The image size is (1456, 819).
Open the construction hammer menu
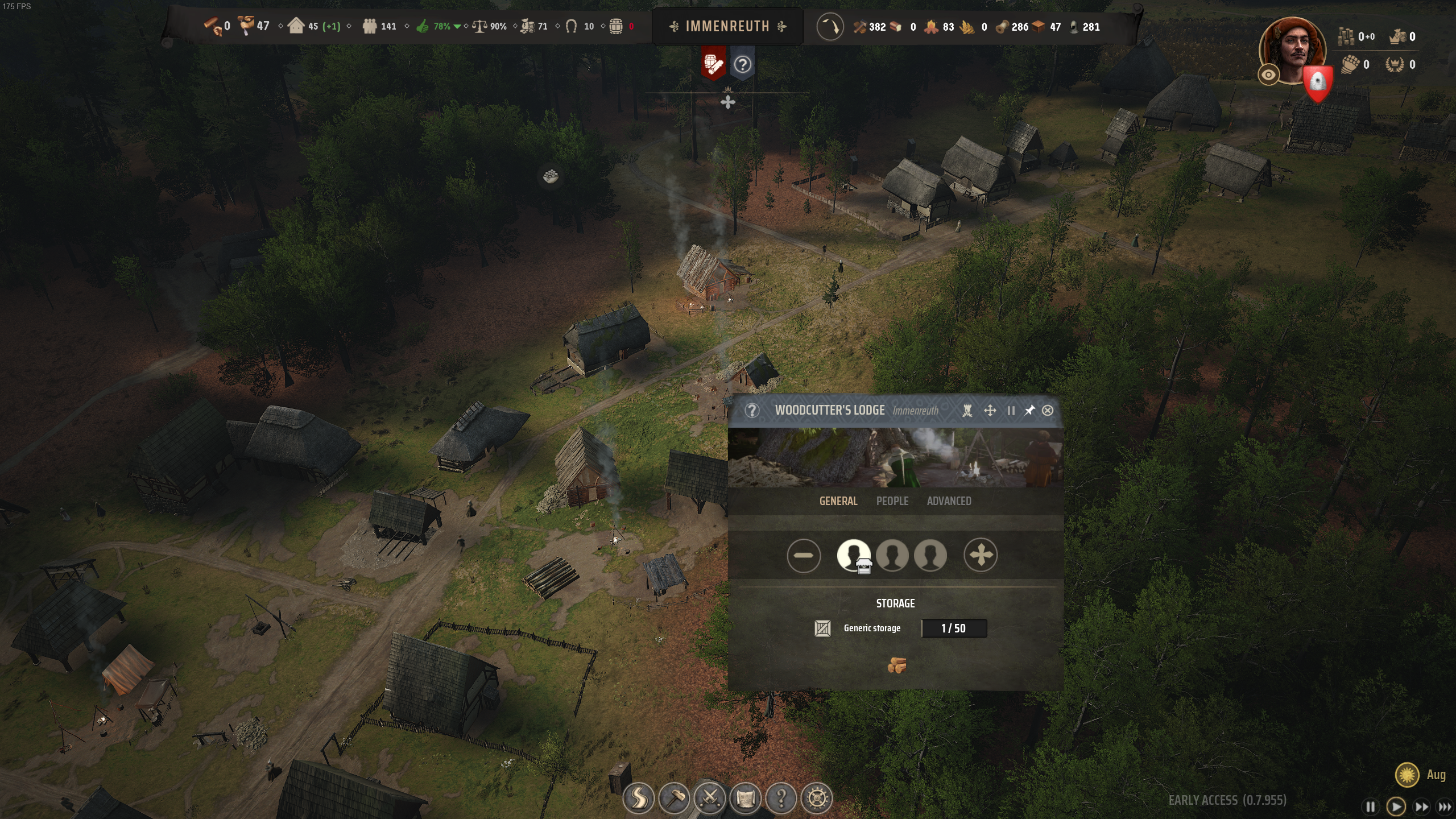tap(674, 798)
